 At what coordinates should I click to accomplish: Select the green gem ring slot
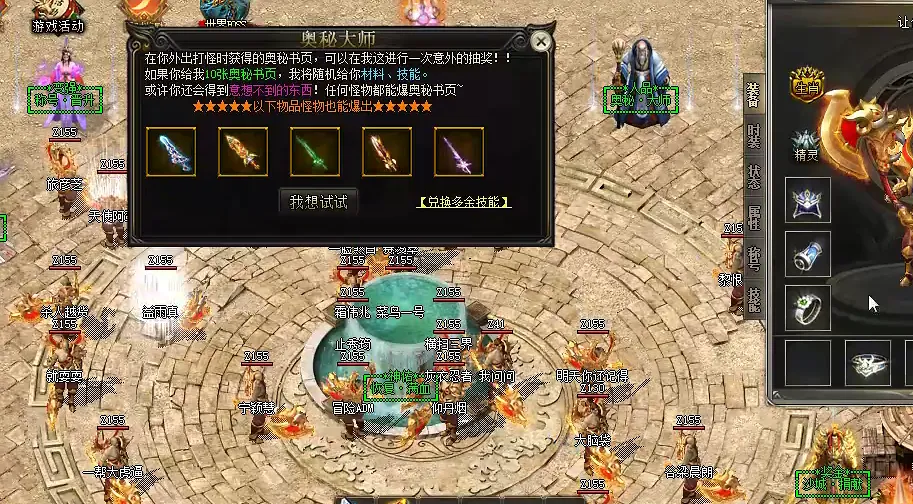[x=808, y=308]
